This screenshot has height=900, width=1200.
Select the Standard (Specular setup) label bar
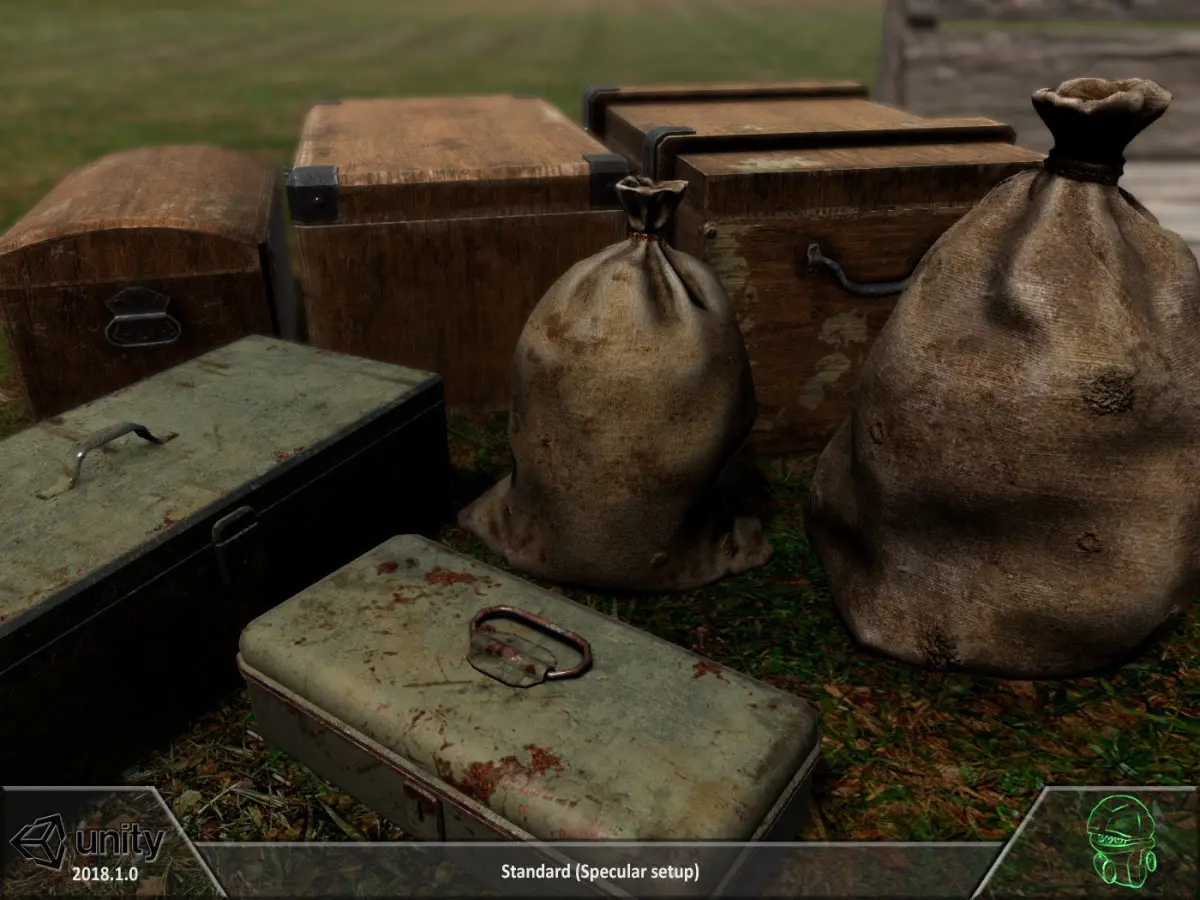(x=600, y=871)
